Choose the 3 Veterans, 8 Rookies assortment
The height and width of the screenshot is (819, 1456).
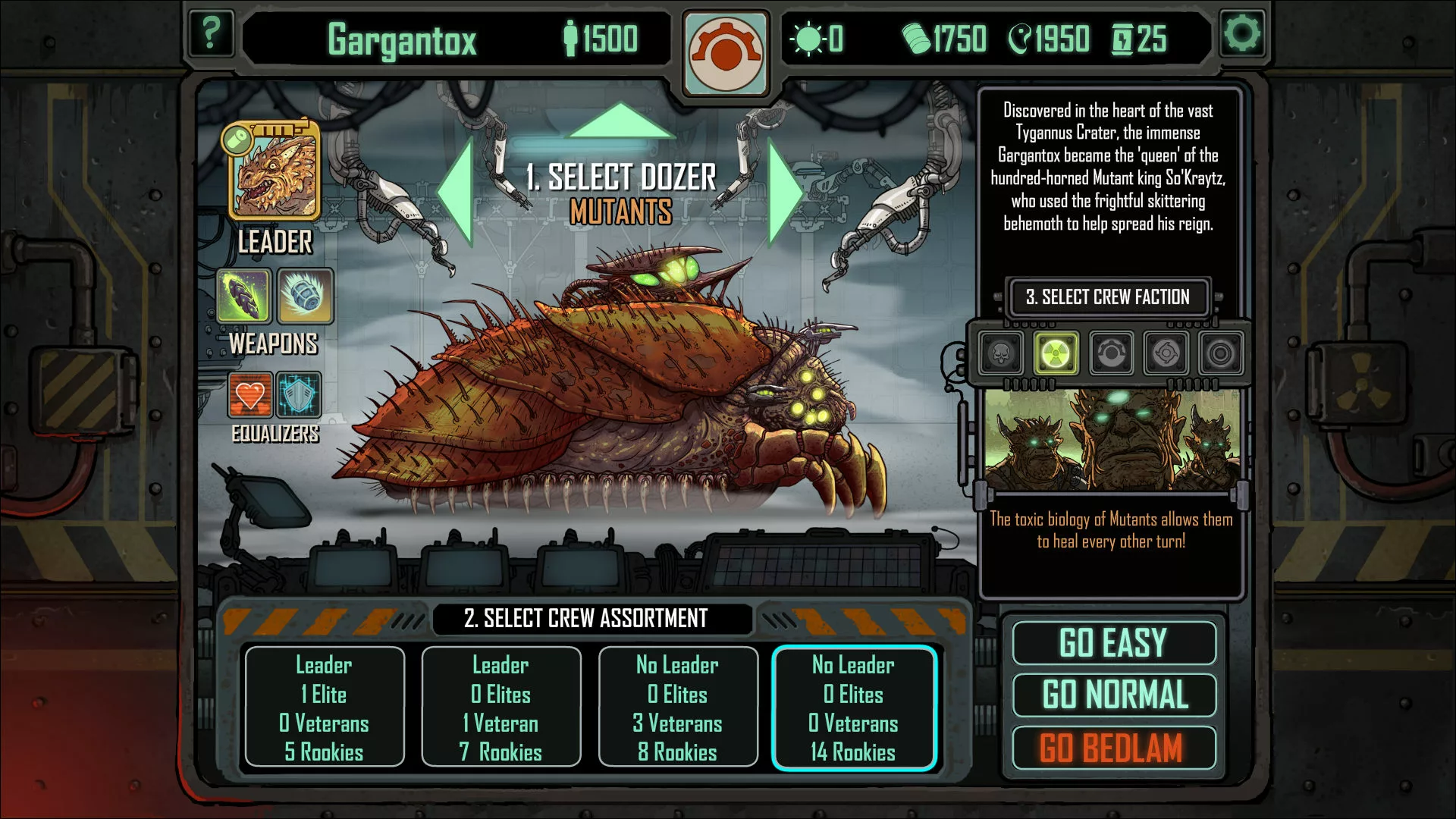pos(678,708)
